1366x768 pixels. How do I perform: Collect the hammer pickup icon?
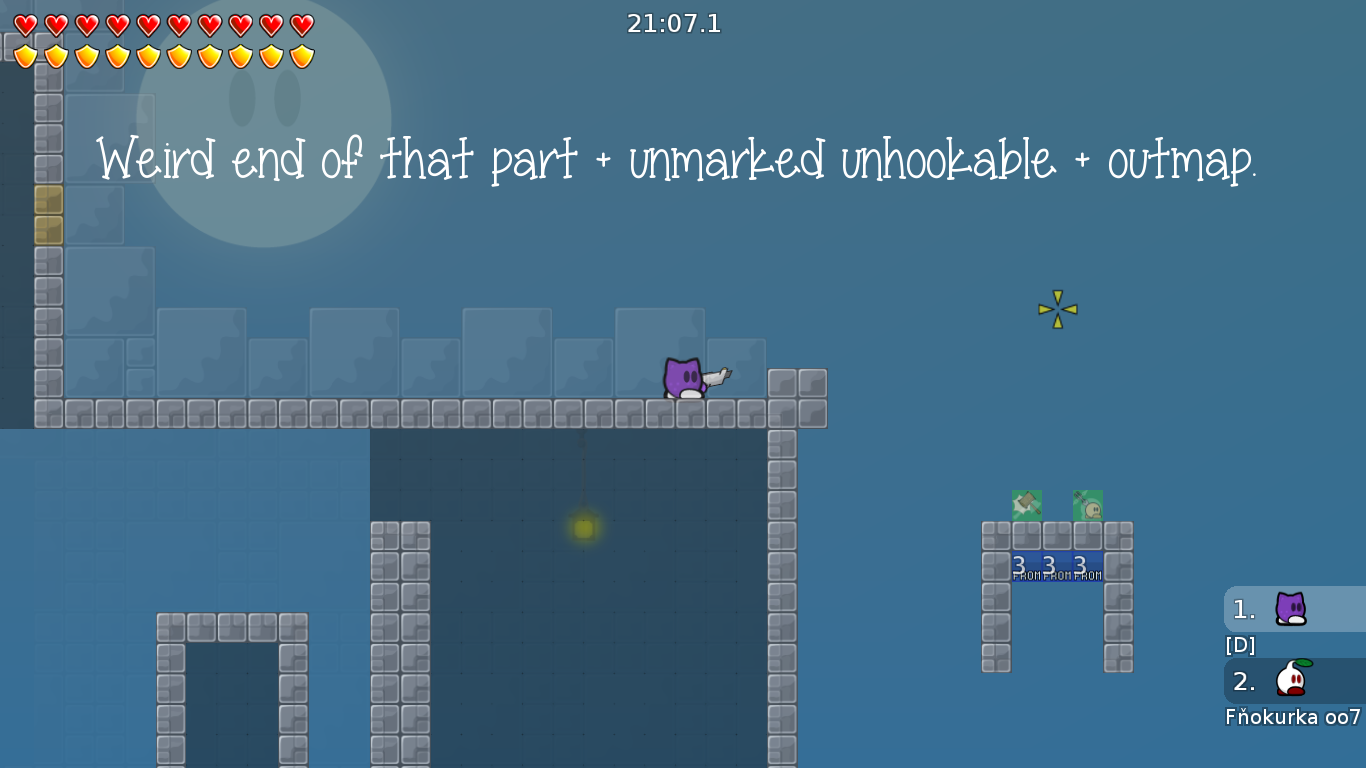[x=1026, y=505]
